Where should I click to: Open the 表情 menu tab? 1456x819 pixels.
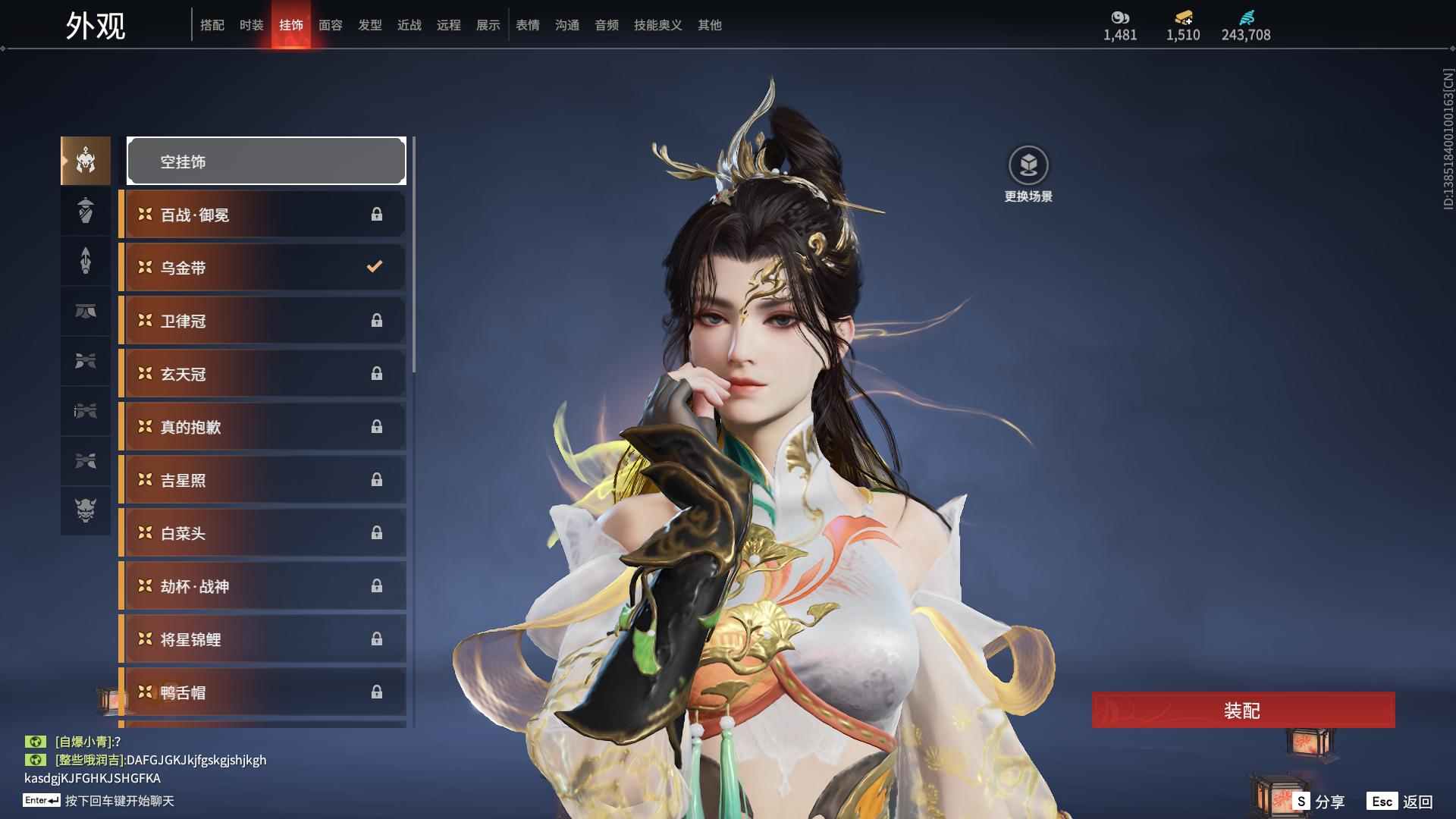point(527,24)
